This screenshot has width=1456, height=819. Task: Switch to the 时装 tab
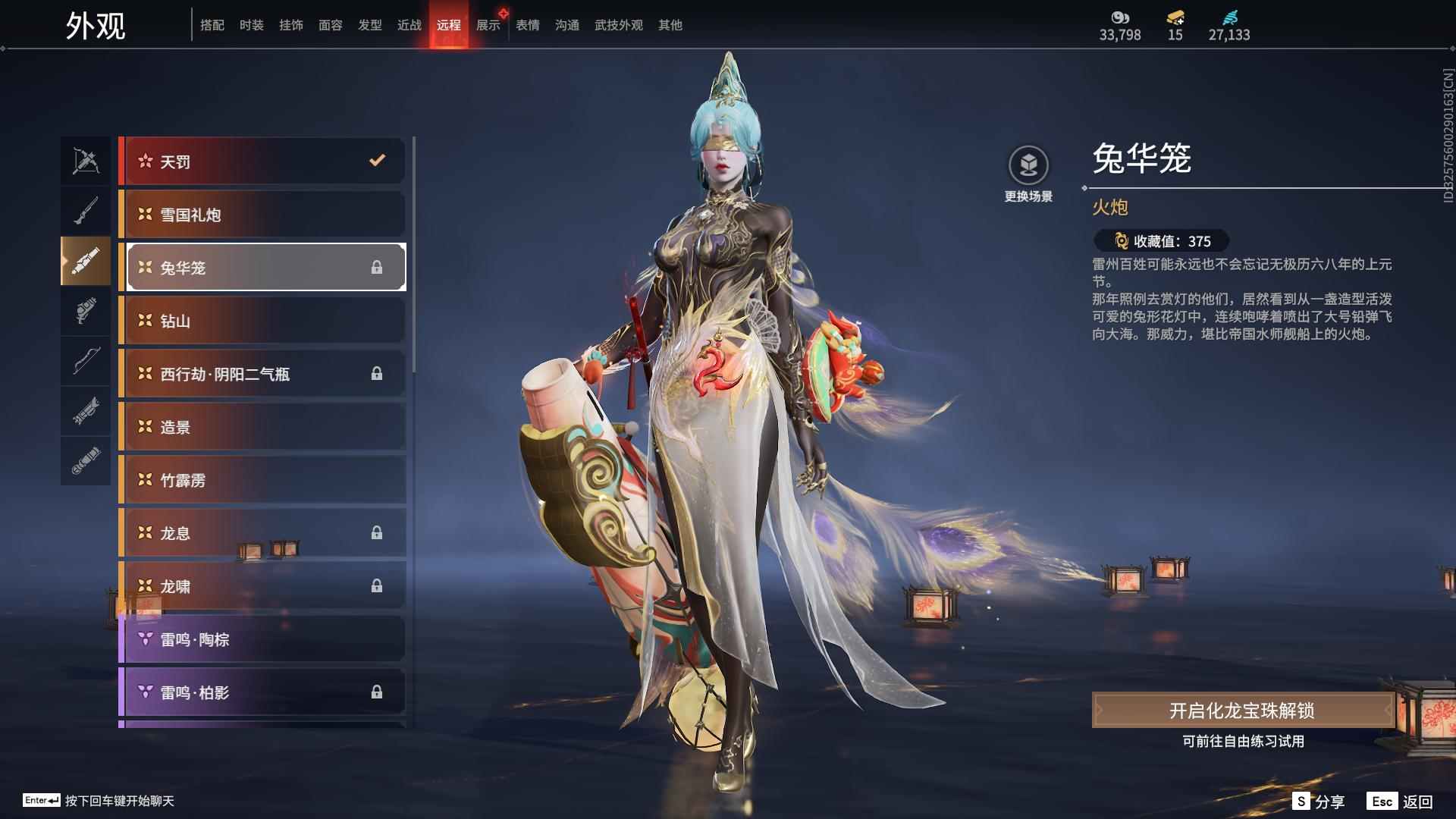pos(251,25)
